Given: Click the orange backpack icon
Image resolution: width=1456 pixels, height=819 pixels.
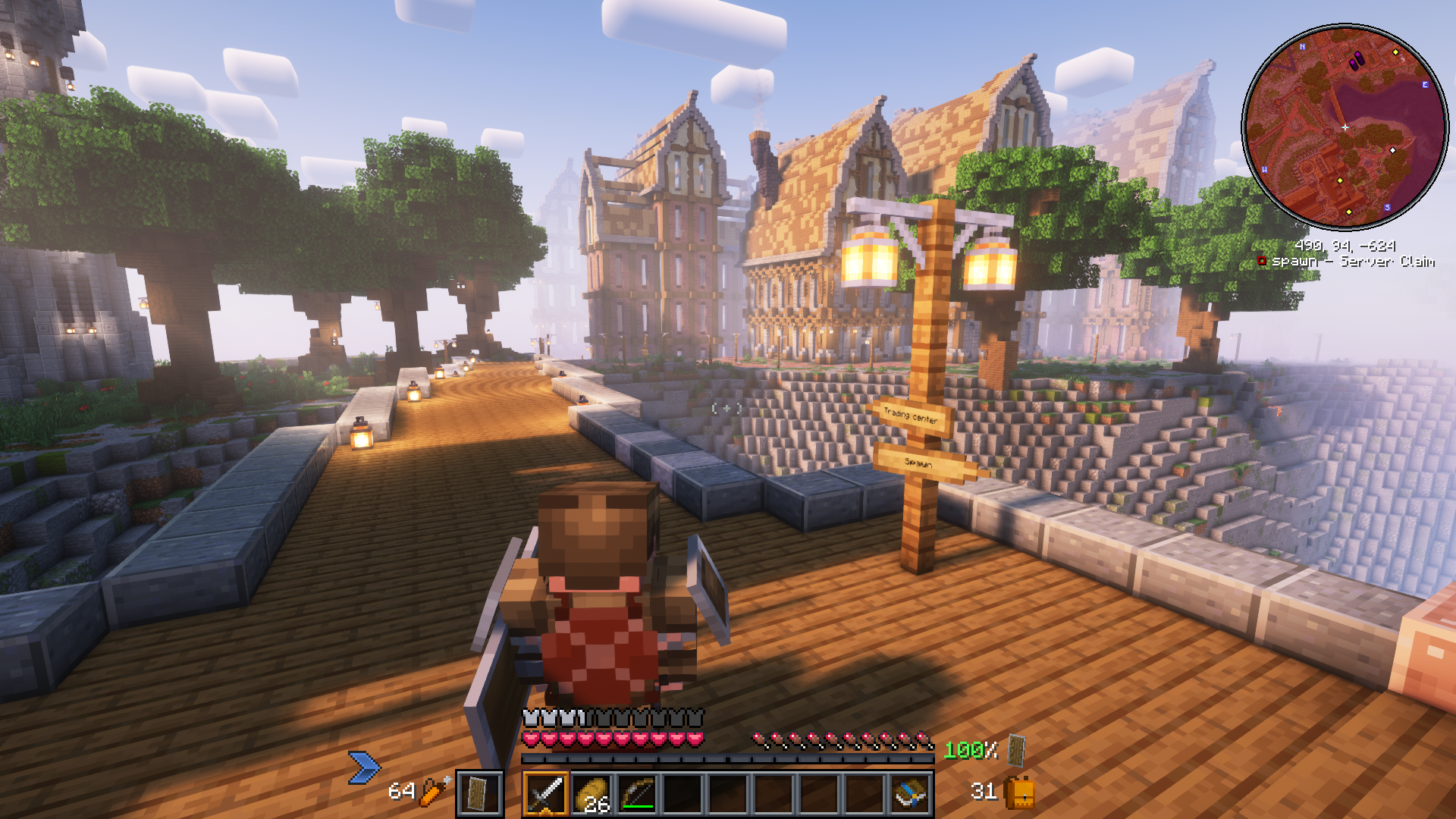Looking at the screenshot, I should (x=1020, y=792).
